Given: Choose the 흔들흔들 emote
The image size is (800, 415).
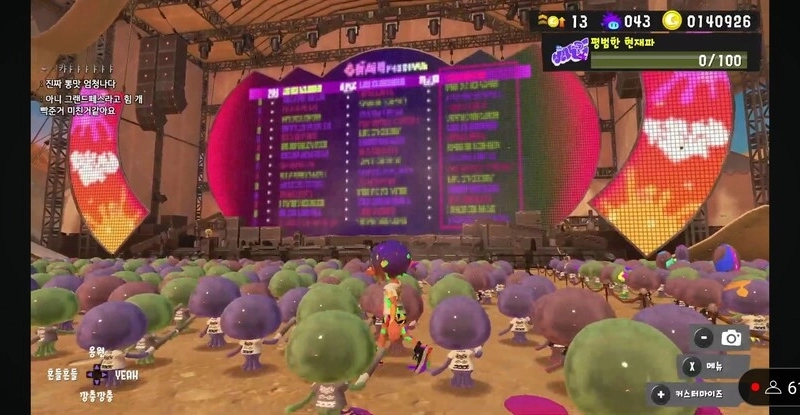Looking at the screenshot, I should point(62,374).
